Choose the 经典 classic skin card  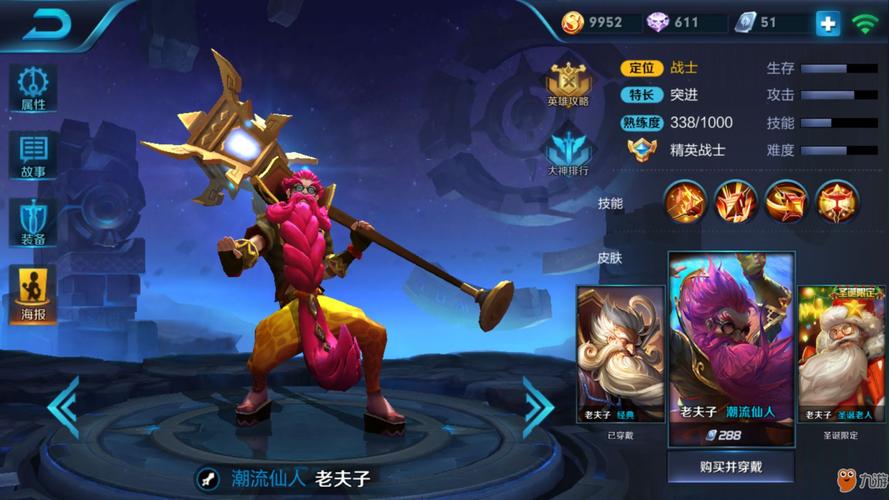click(x=620, y=355)
